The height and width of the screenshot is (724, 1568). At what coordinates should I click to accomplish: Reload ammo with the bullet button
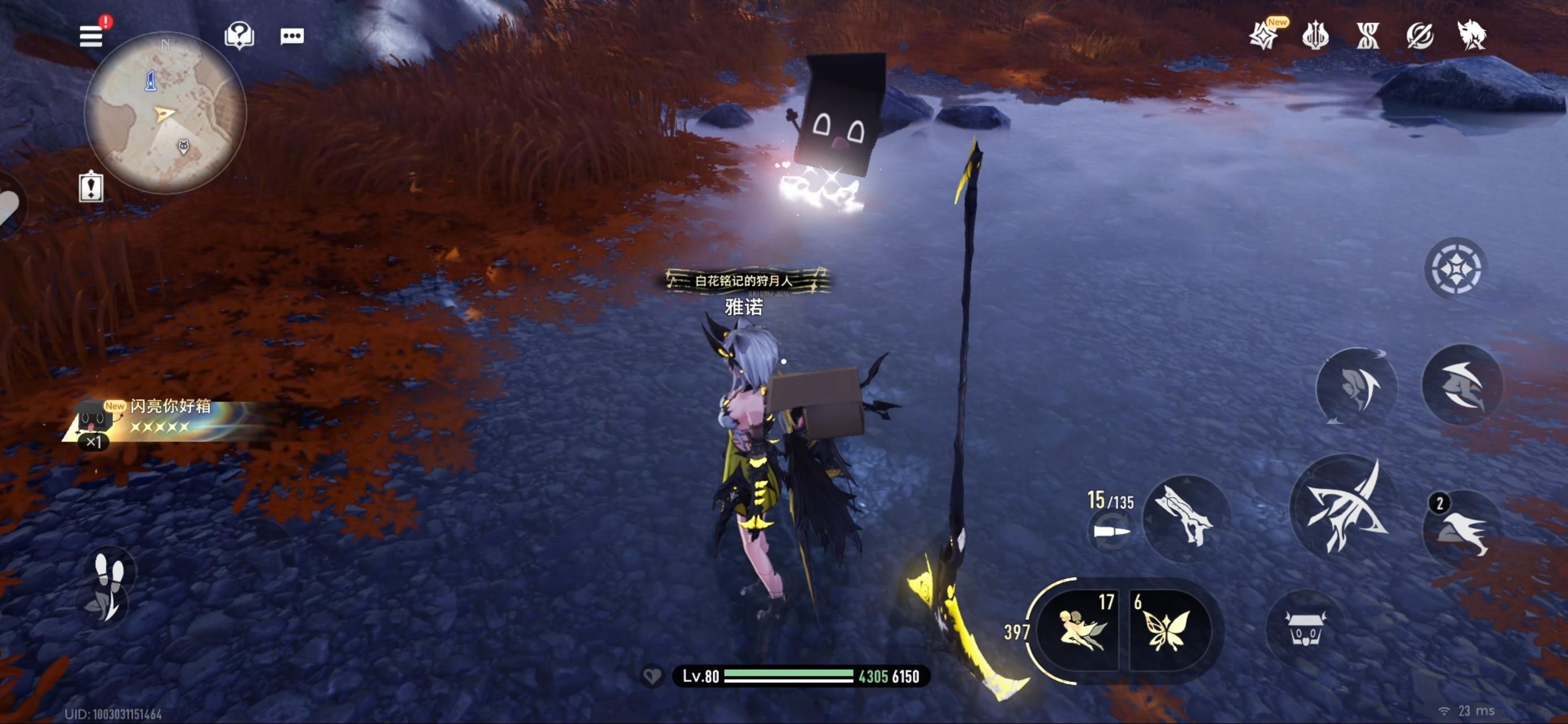pos(1111,532)
